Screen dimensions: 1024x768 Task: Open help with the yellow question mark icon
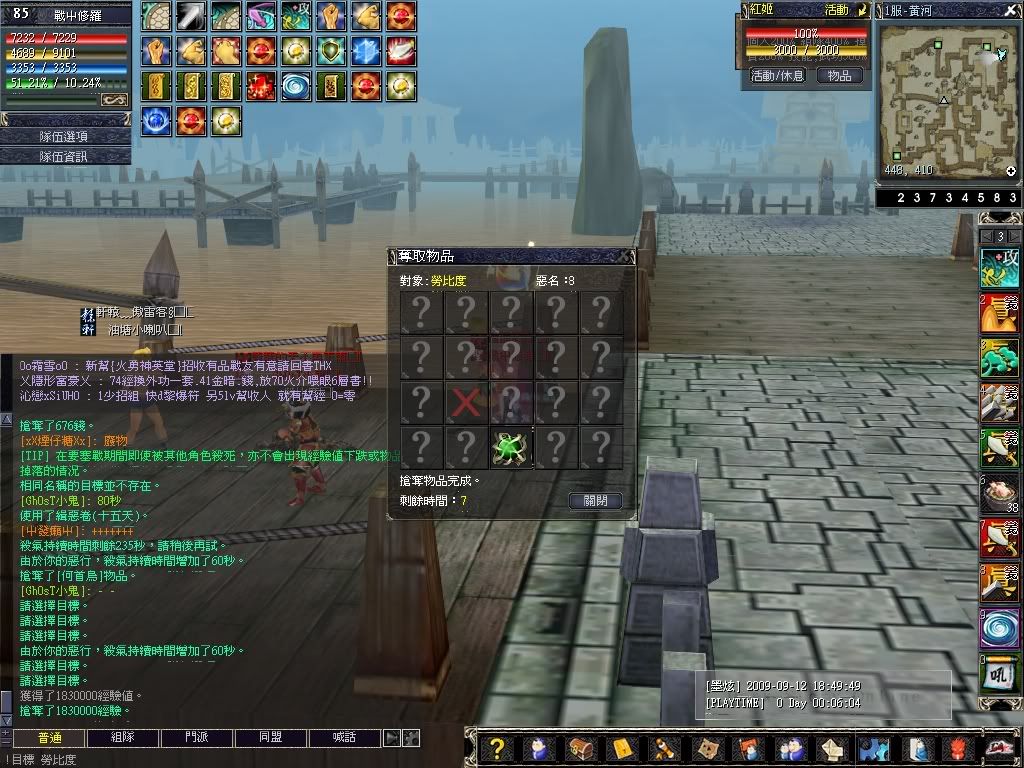point(496,749)
